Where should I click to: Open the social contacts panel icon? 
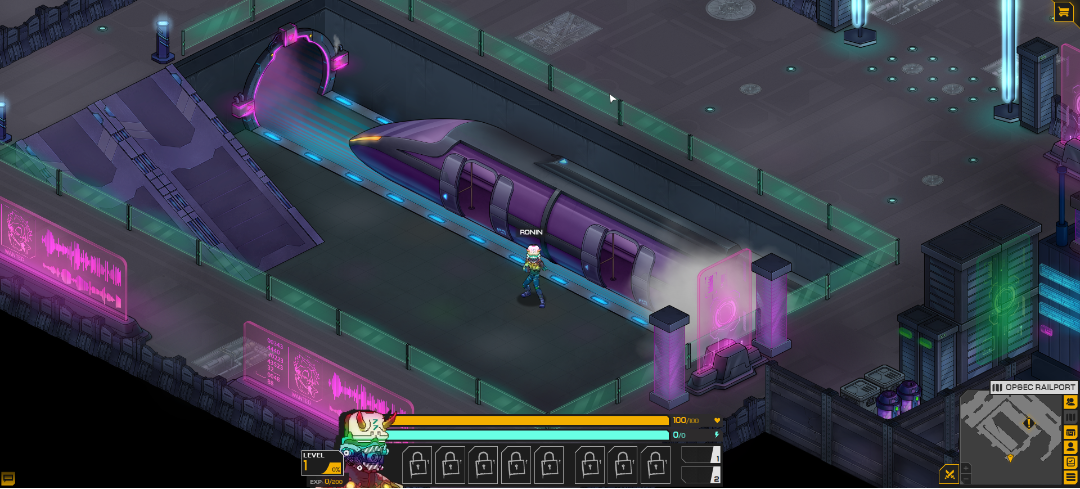click(1071, 401)
